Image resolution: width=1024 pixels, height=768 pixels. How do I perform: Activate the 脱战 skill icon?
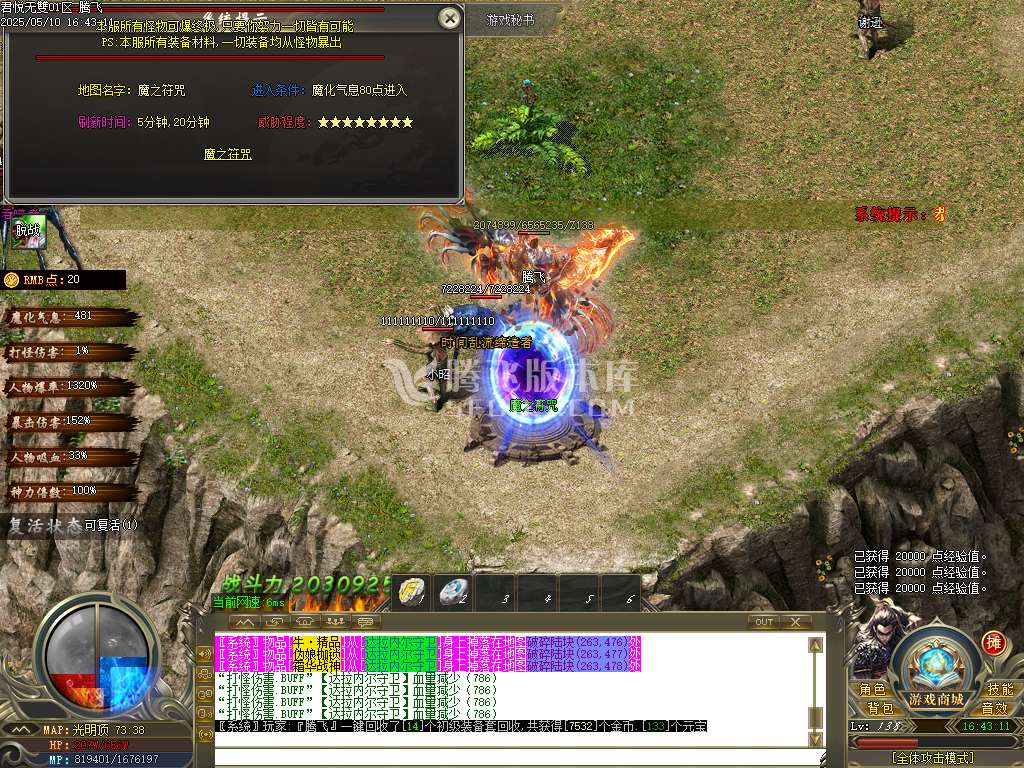[27, 232]
